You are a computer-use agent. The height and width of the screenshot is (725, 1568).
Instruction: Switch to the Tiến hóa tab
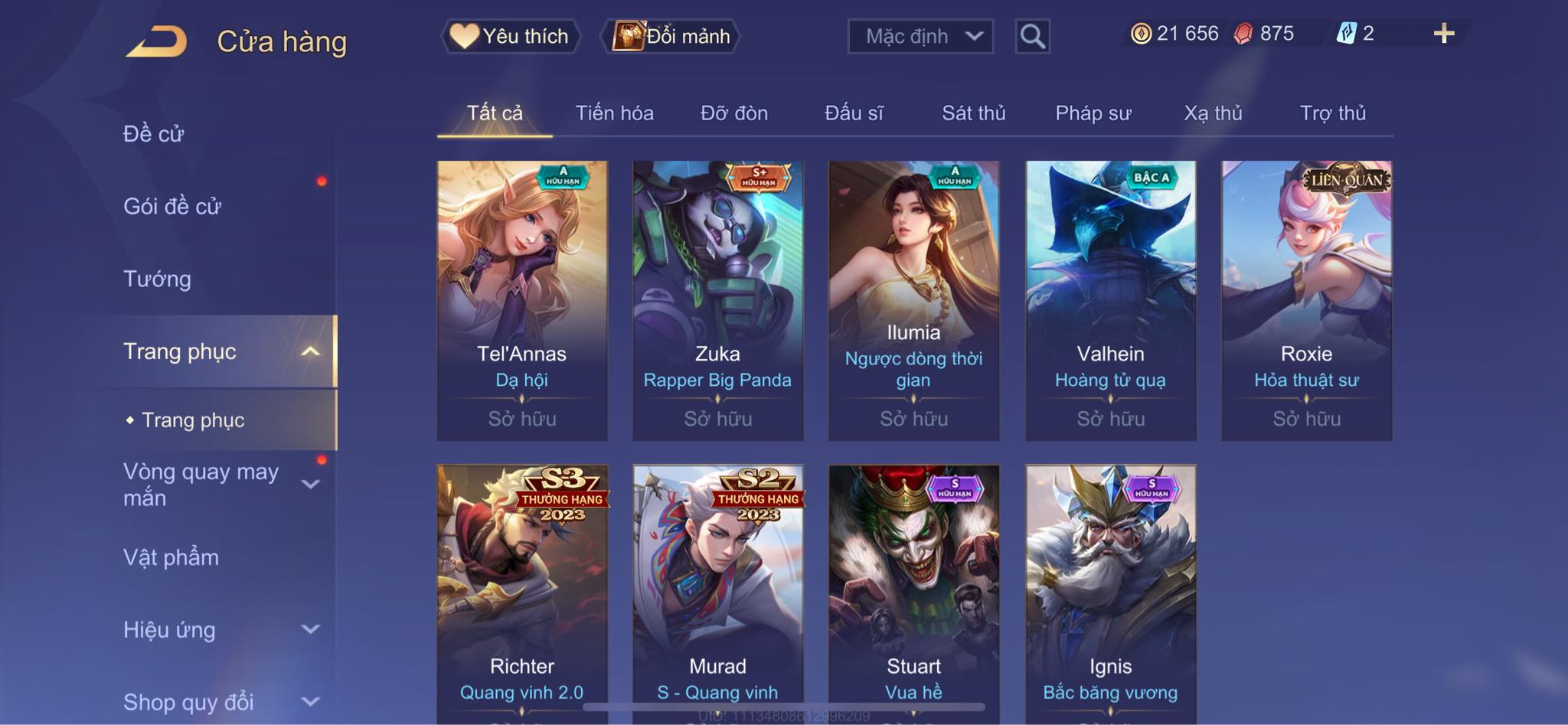(614, 113)
